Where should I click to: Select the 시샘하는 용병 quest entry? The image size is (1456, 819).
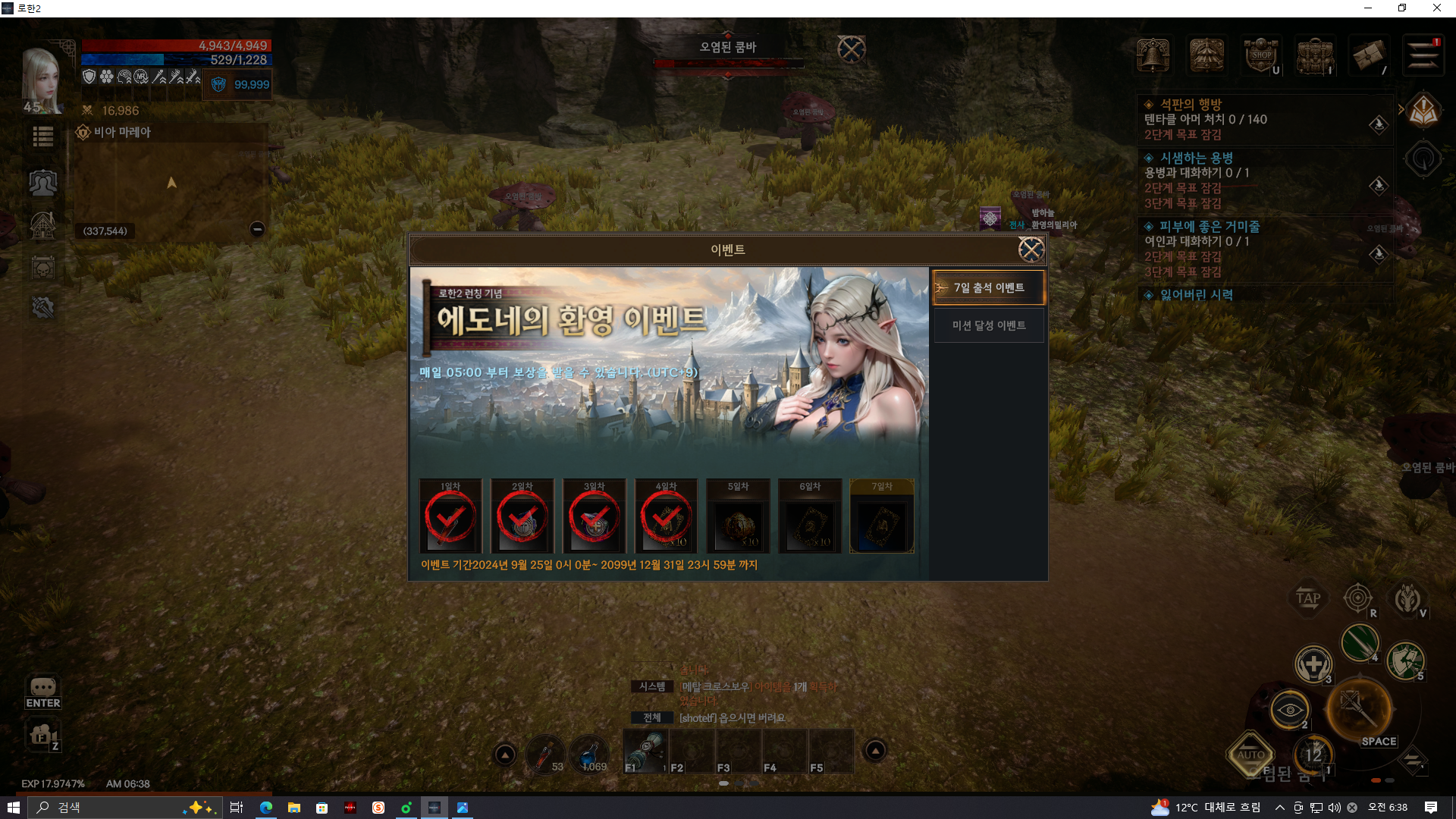pos(1197,158)
